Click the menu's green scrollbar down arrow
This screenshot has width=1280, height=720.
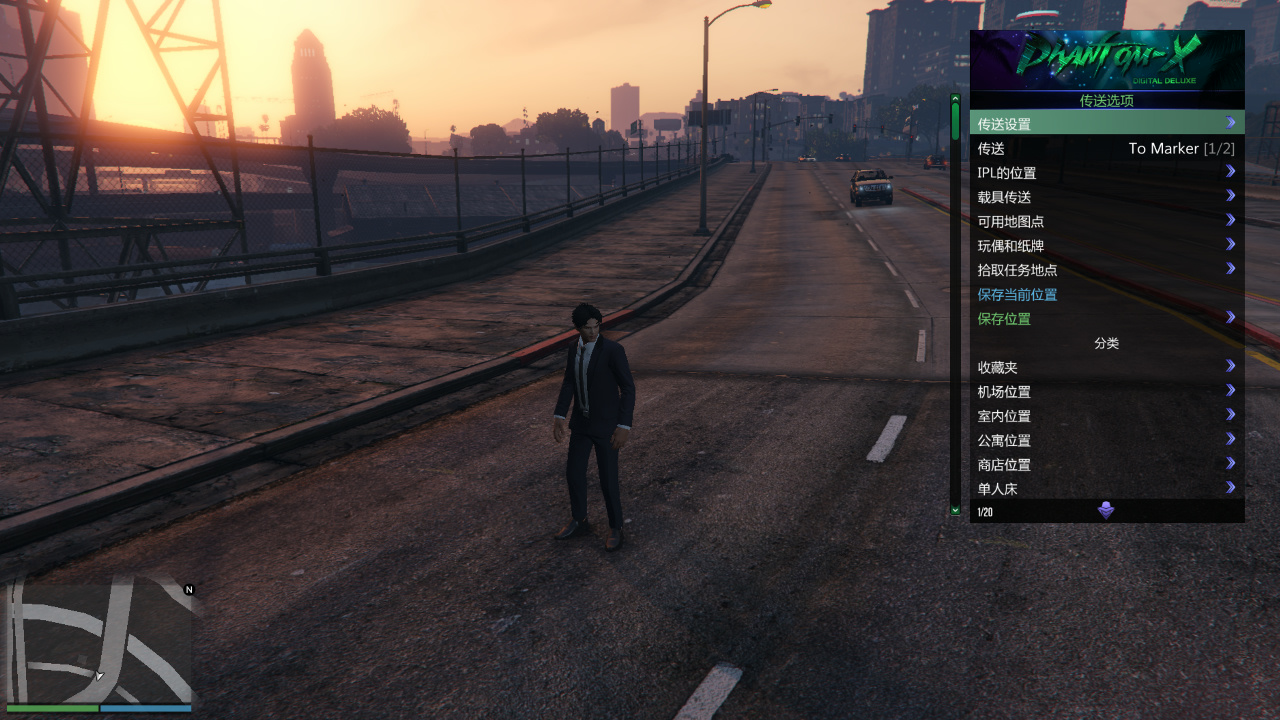955,510
